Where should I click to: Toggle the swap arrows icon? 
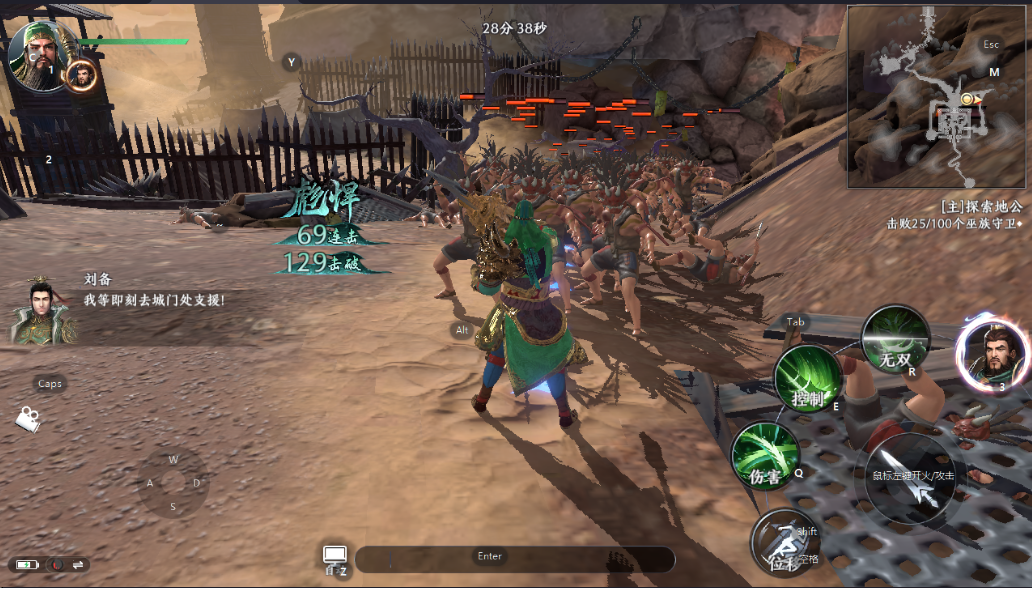pyautogui.click(x=78, y=565)
